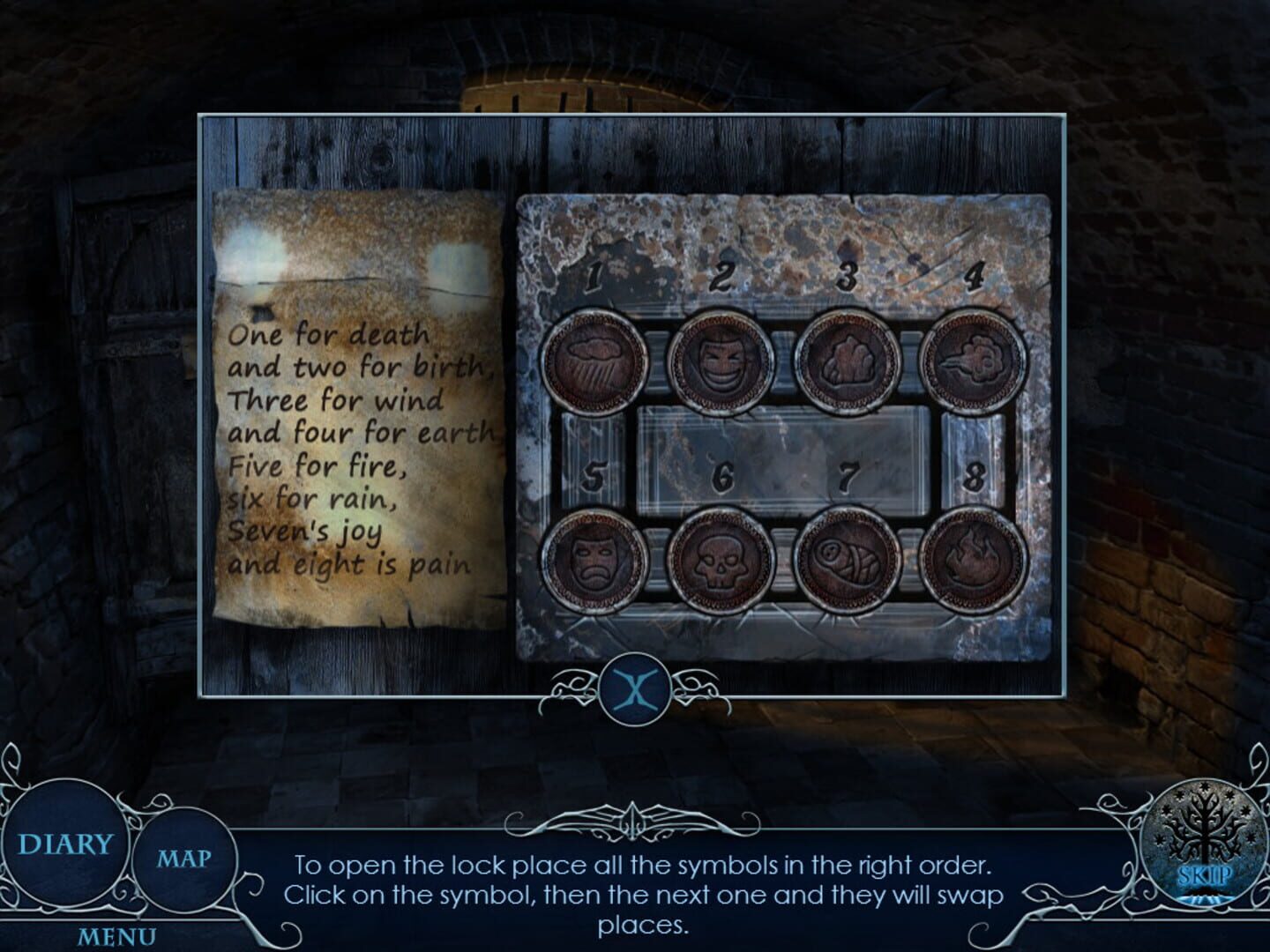Select the wind gust symbol in slot 4
1270x952 pixels.
972,361
